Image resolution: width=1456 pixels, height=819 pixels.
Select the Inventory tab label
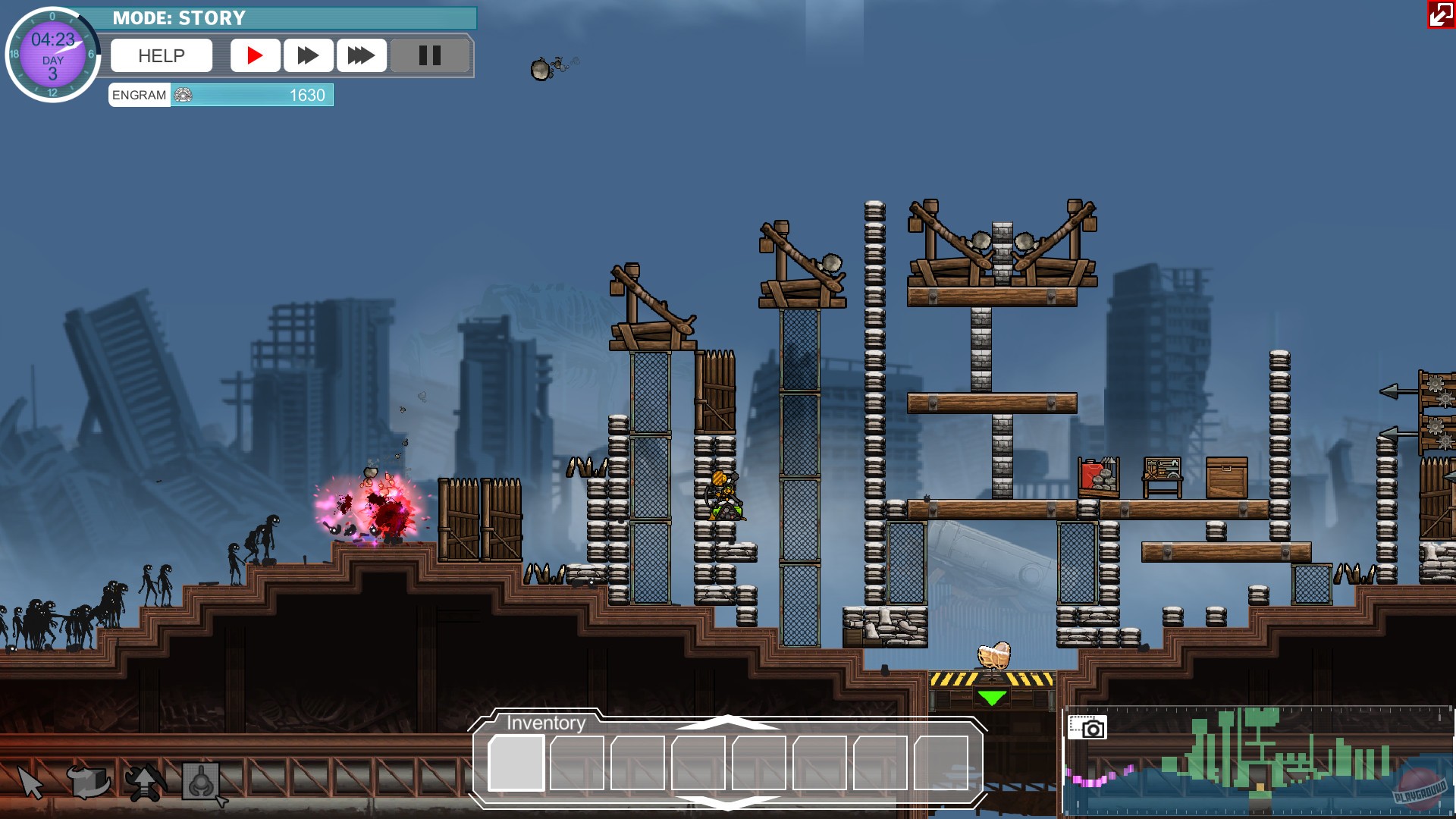[x=545, y=723]
